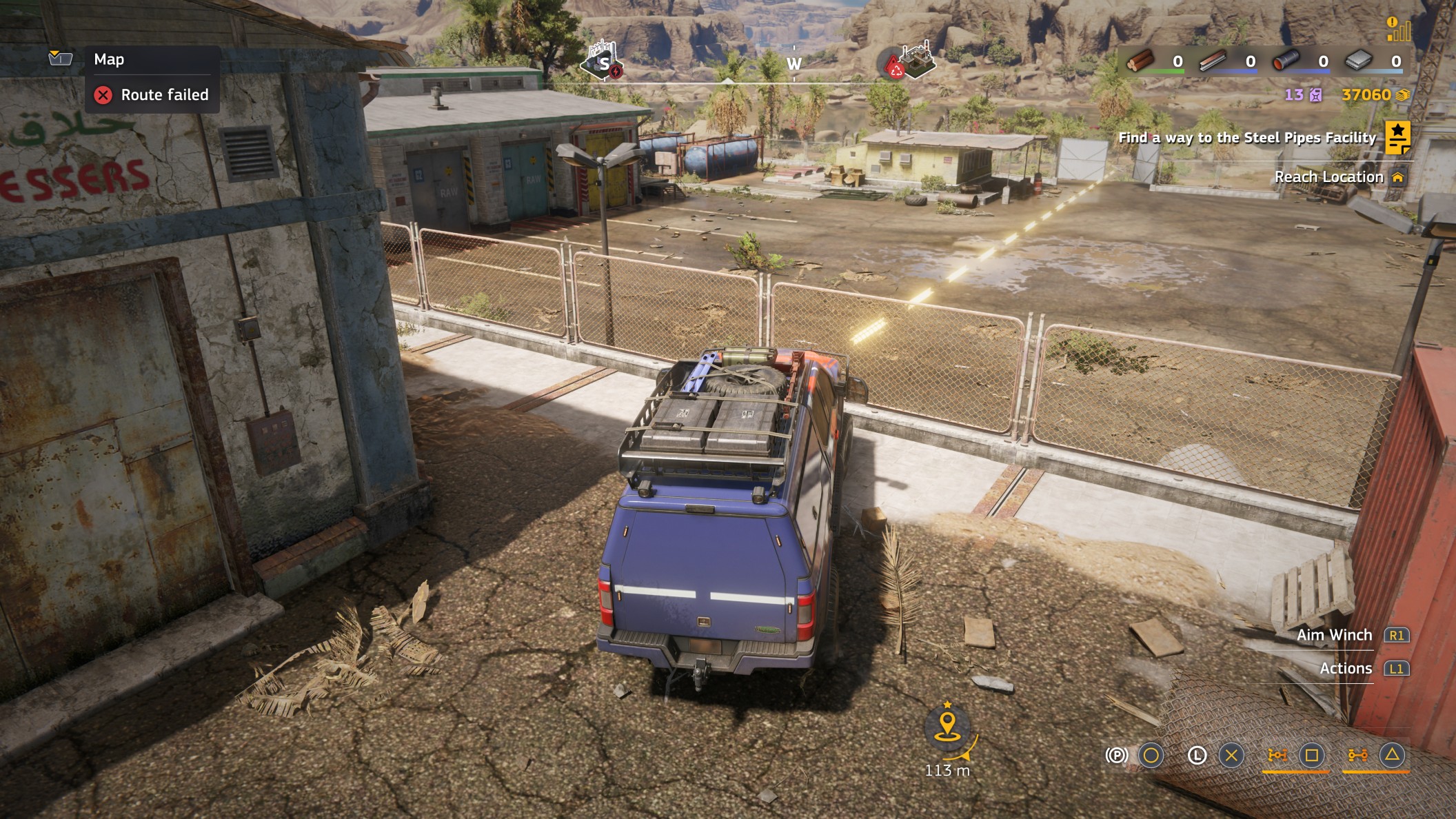Image resolution: width=1456 pixels, height=819 pixels.
Task: Toggle the parking brake P icon
Action: (1117, 756)
